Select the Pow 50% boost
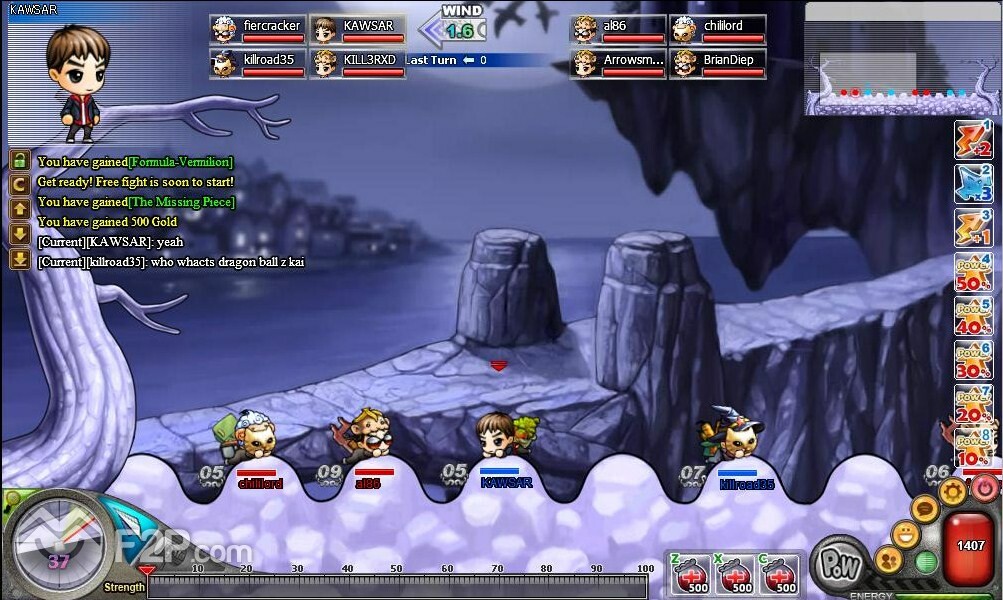Screen dimensions: 1003x600 pyautogui.click(x=972, y=273)
